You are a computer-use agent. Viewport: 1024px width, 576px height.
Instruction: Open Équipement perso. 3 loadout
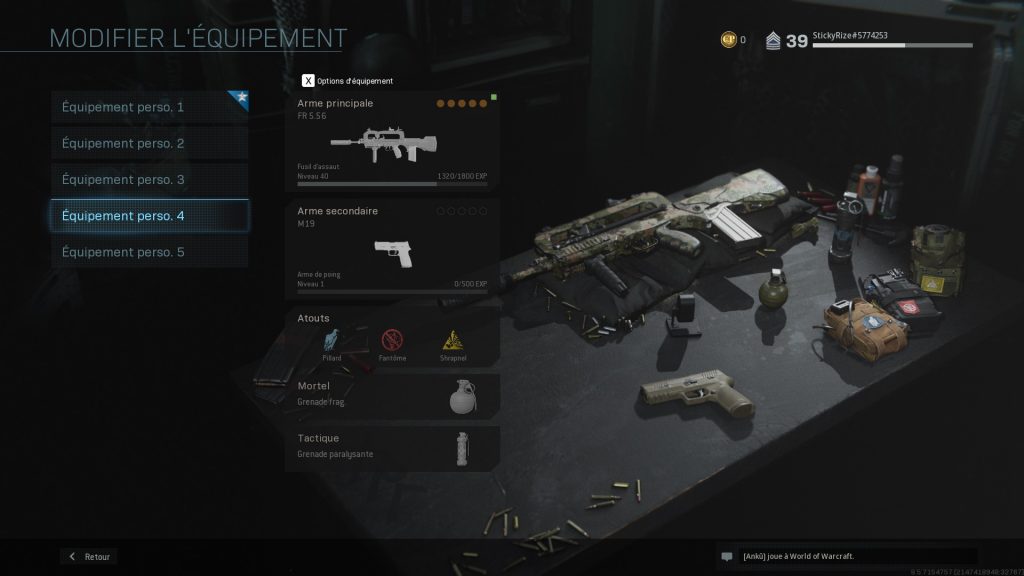(149, 180)
